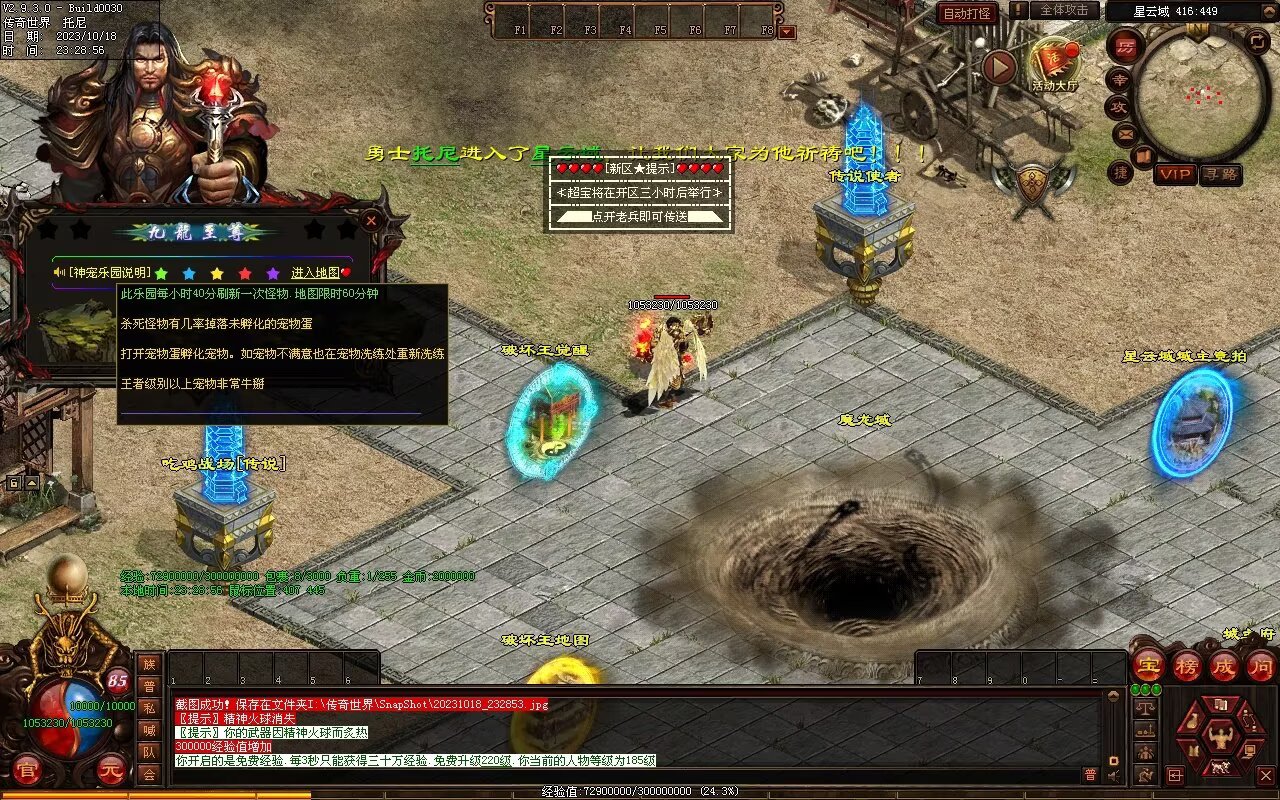
Task: Click the round play arrow button
Action: (999, 67)
